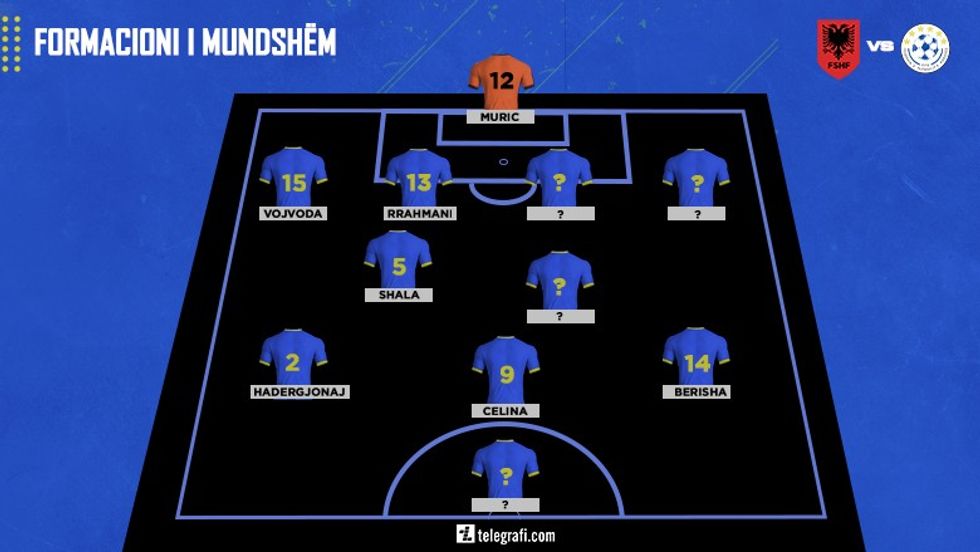
Task: Select goalkeeper Muric's orange number 12 shirt
Action: point(501,84)
